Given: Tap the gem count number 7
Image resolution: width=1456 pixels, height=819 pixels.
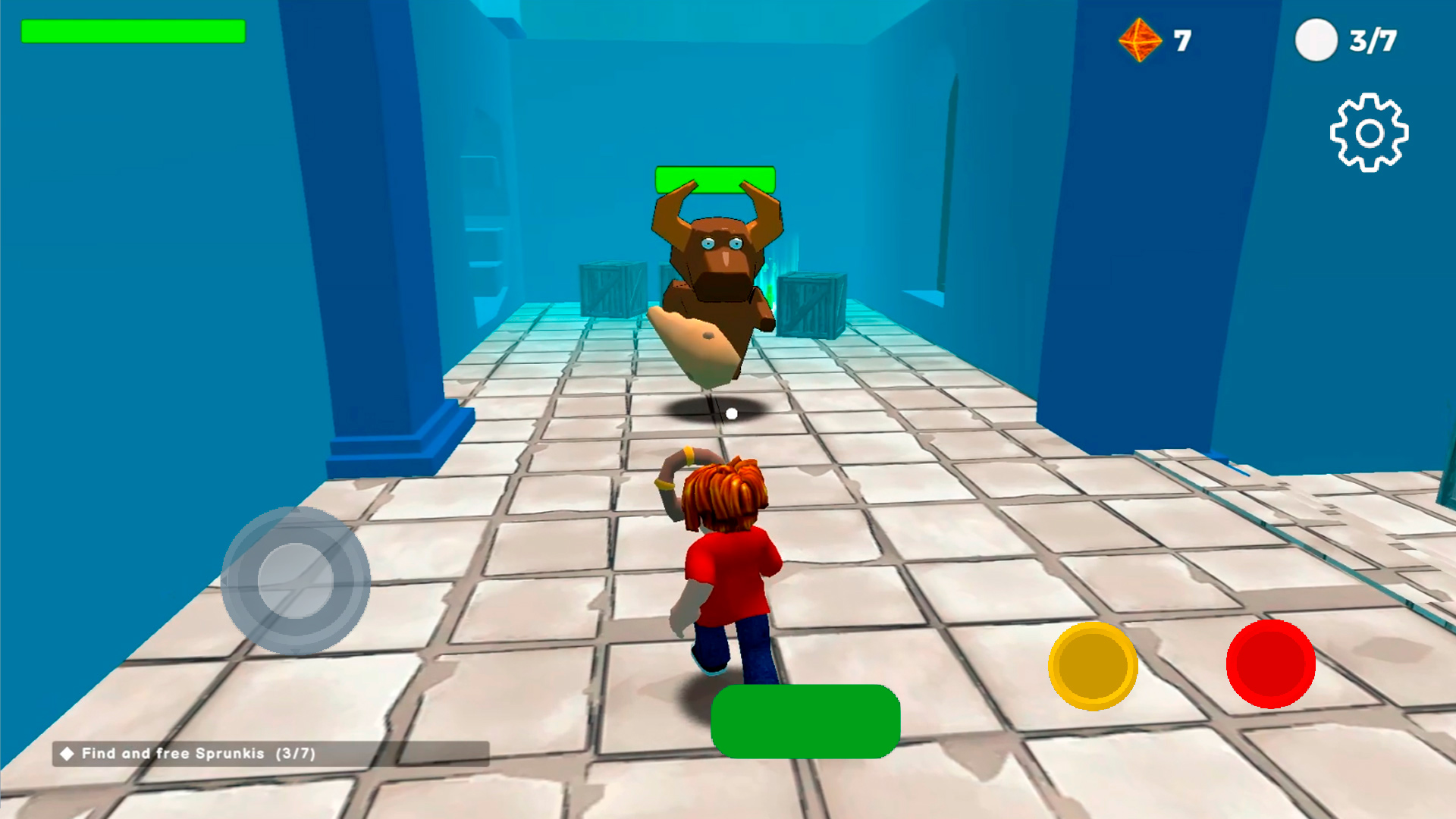Looking at the screenshot, I should click(x=1183, y=39).
